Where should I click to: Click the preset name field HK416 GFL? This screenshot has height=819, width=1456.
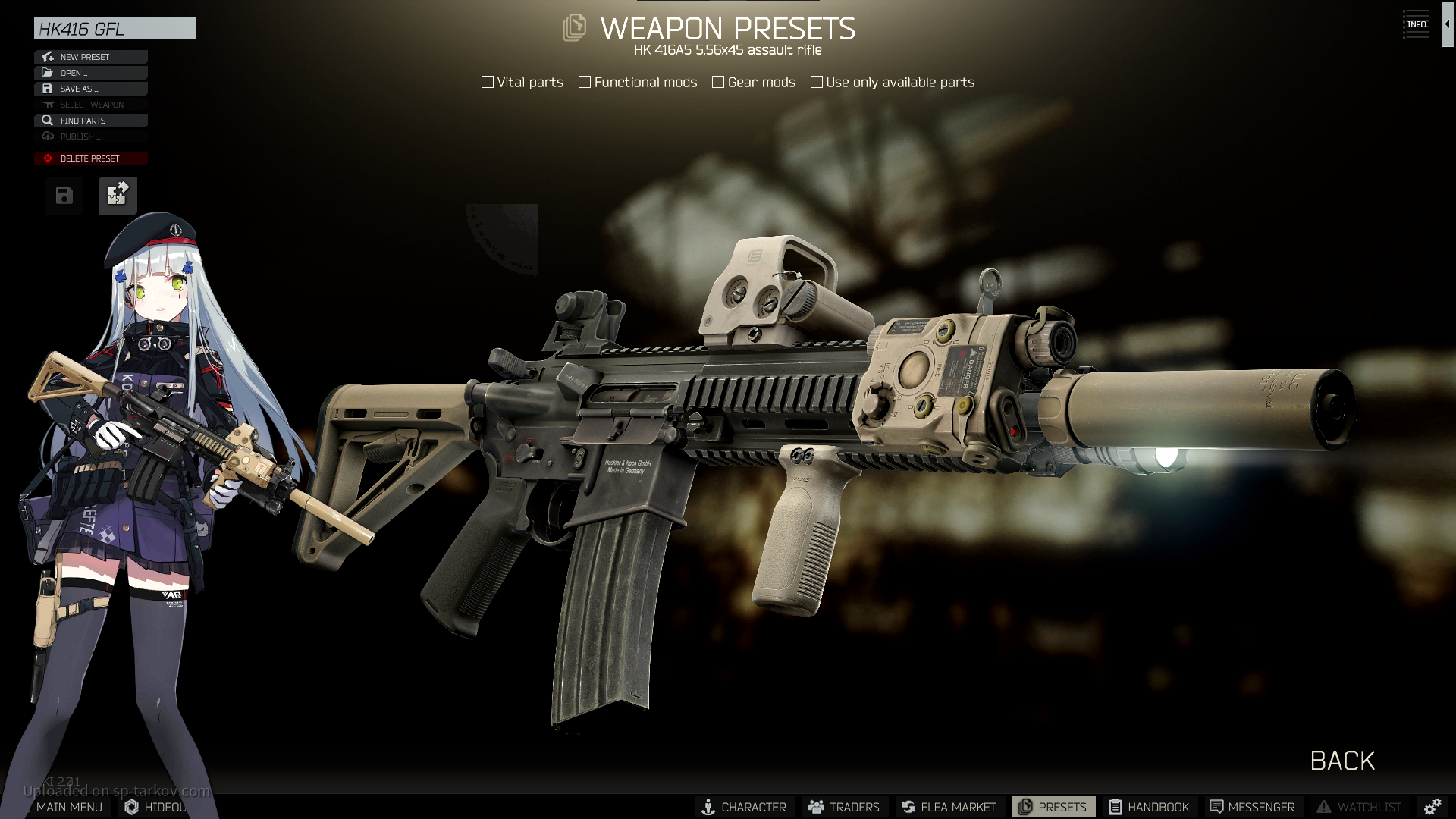click(114, 29)
